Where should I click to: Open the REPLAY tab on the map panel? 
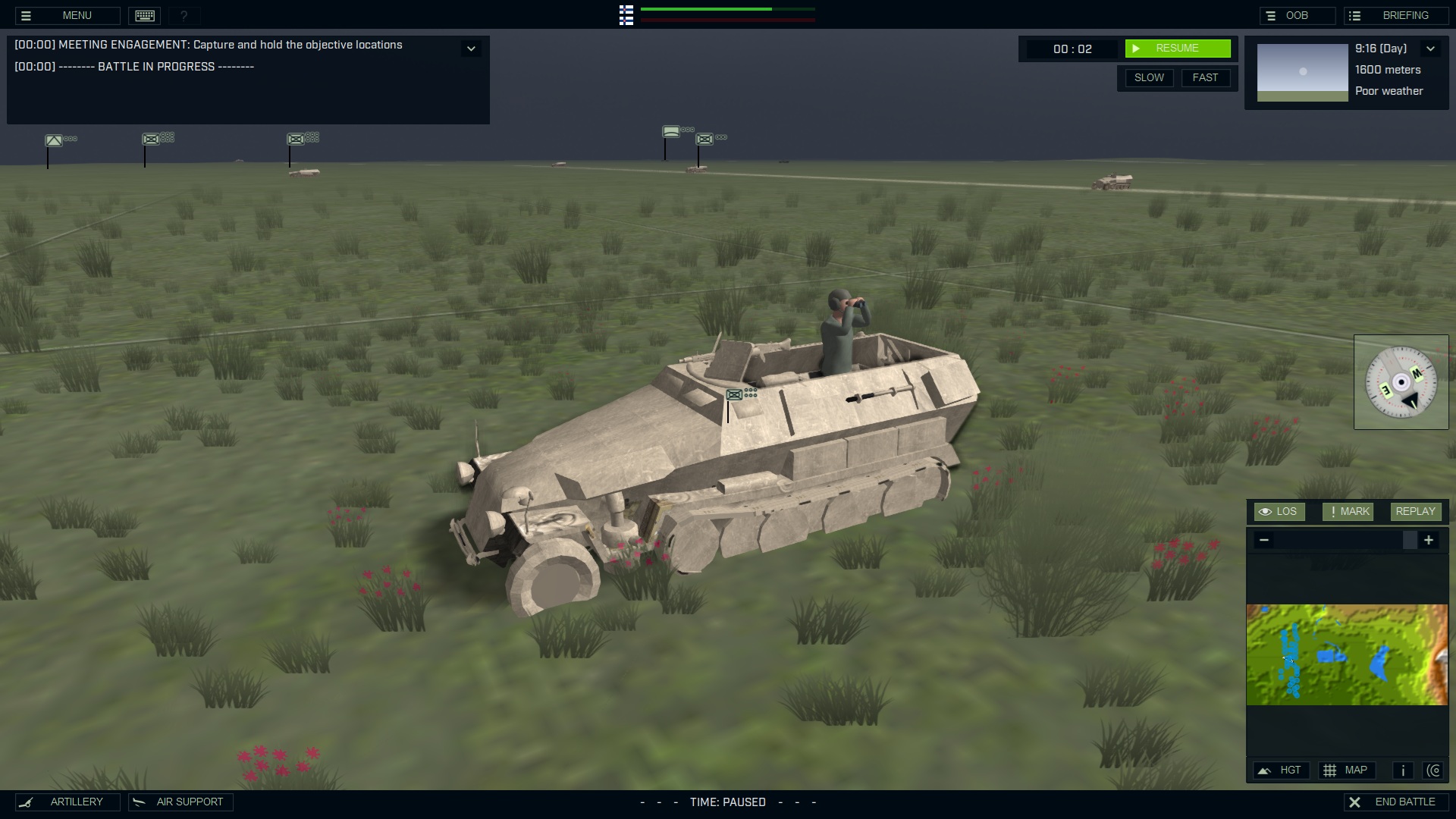click(1415, 511)
